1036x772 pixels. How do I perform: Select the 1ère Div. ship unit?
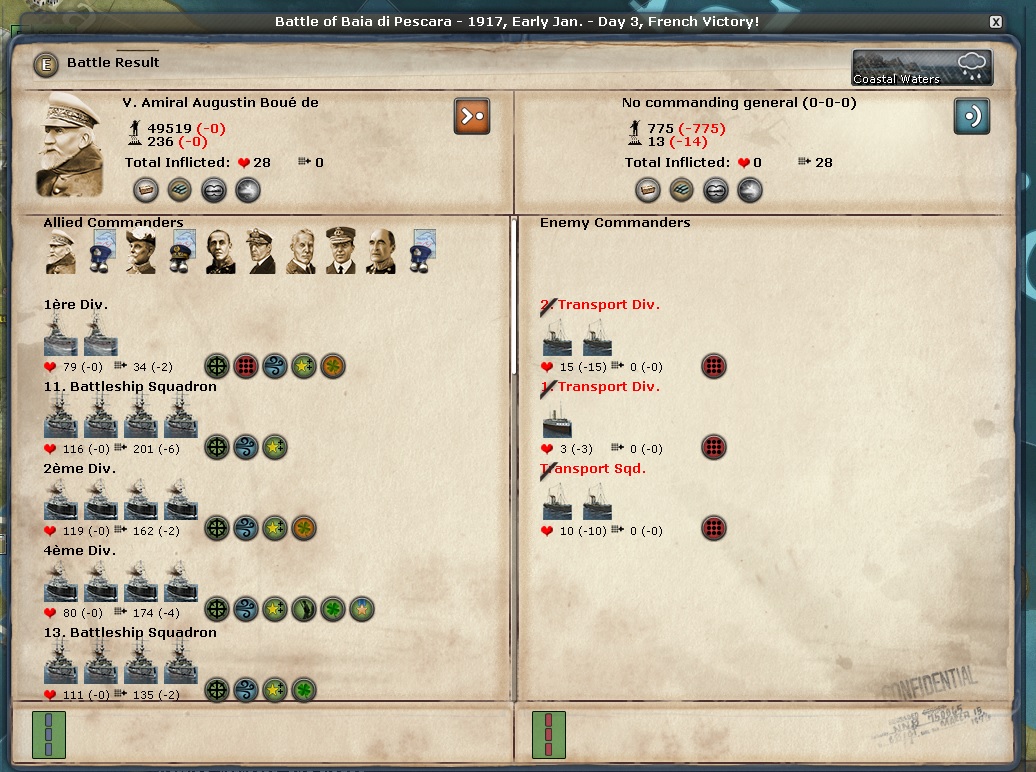coord(81,335)
